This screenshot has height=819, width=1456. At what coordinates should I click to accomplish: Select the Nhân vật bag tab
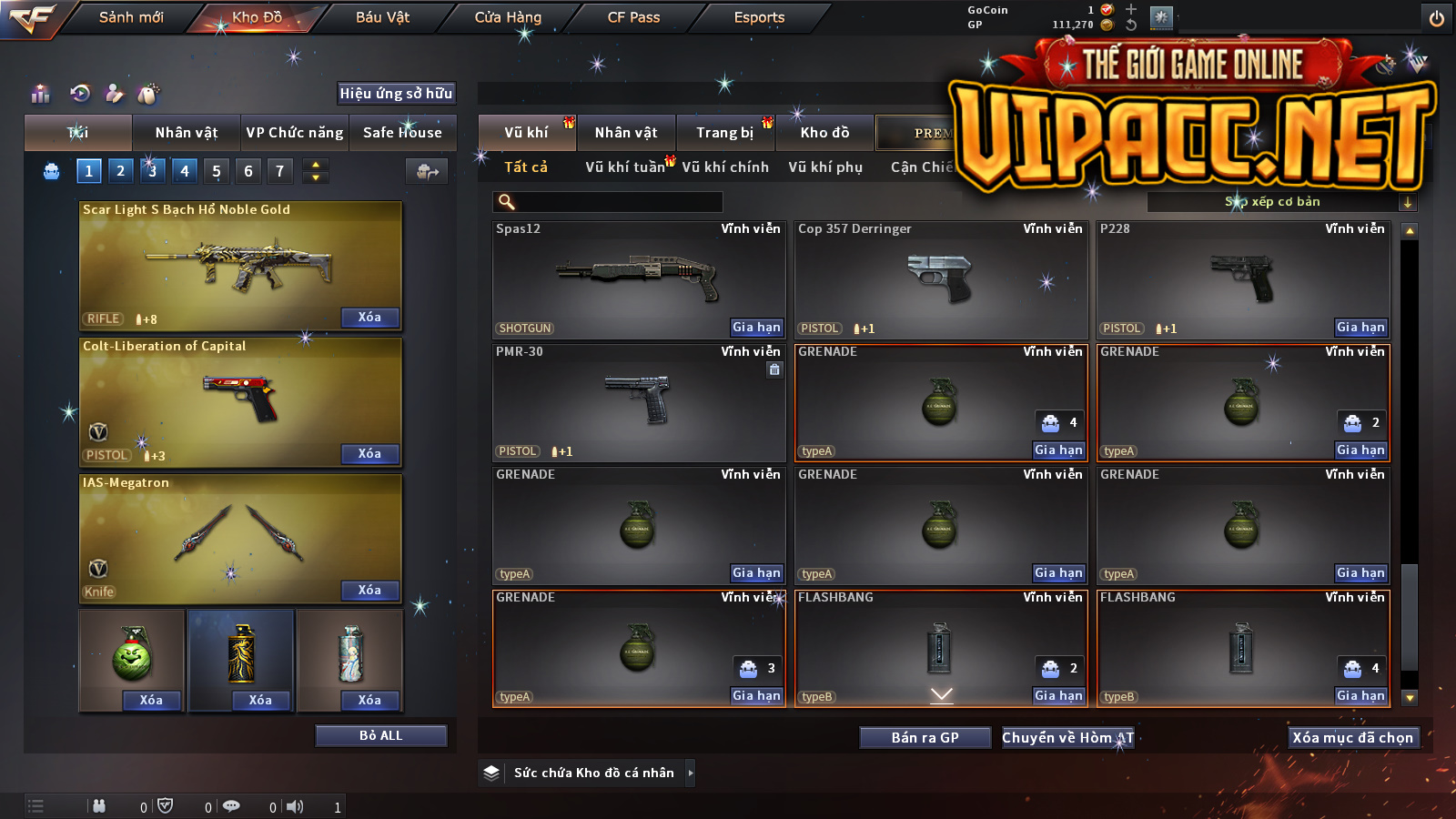click(x=187, y=133)
